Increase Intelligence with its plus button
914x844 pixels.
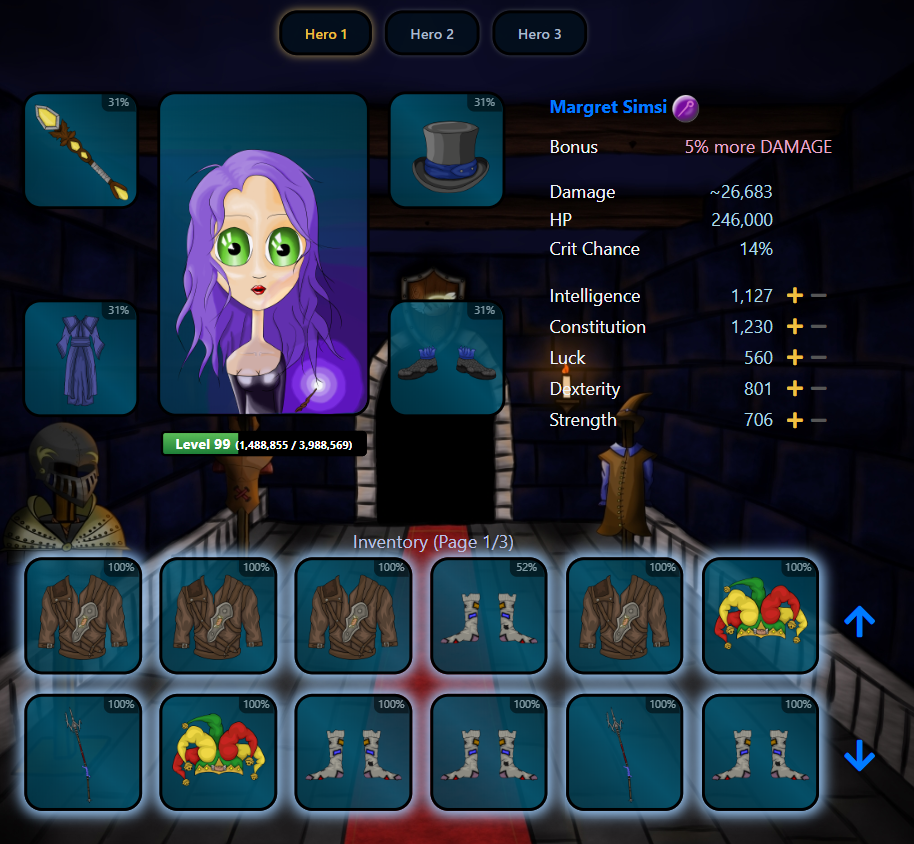(795, 296)
